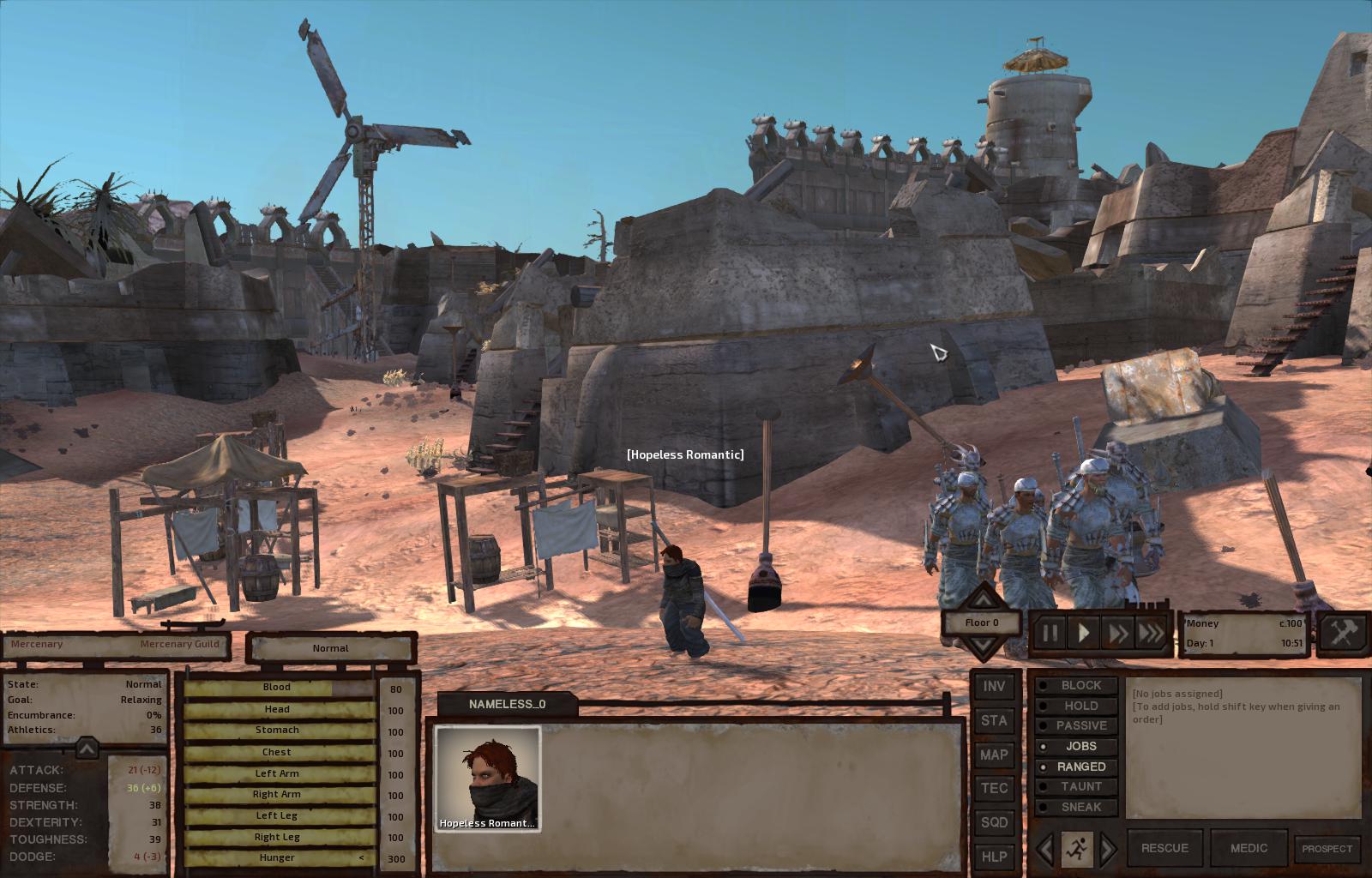Open the HLP help panel

coord(994,856)
